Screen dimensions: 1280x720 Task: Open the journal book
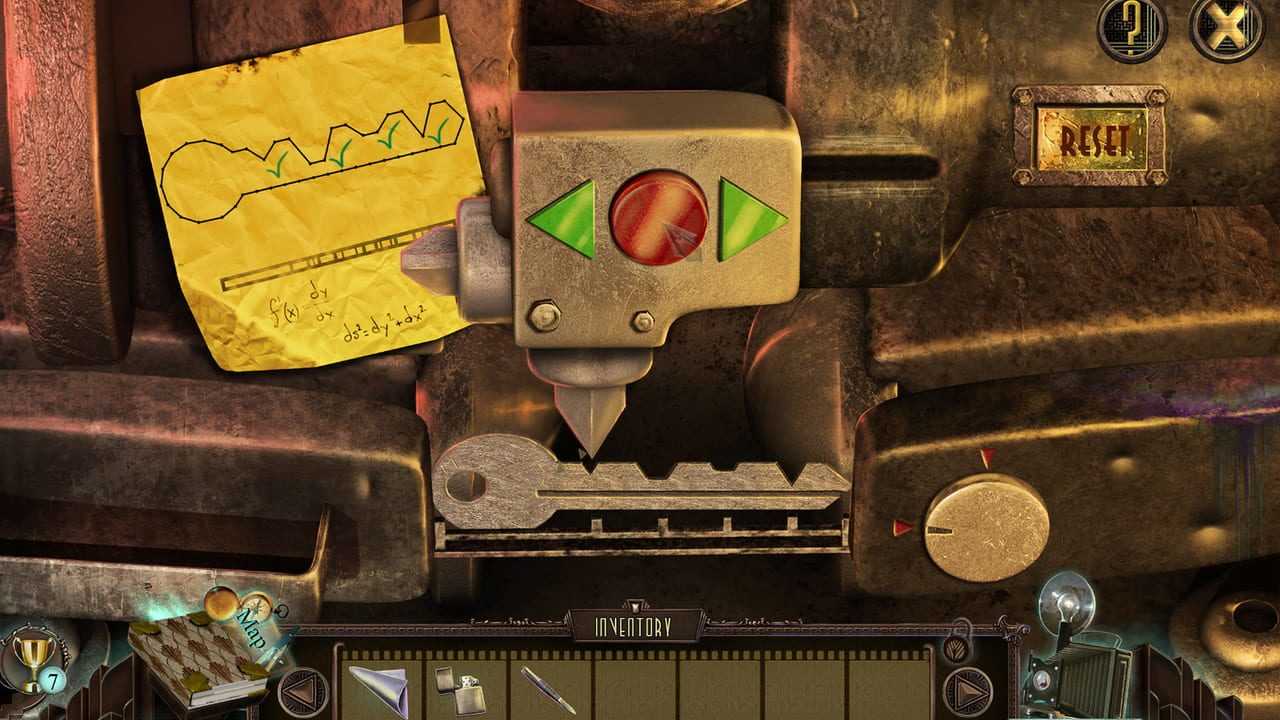point(195,663)
